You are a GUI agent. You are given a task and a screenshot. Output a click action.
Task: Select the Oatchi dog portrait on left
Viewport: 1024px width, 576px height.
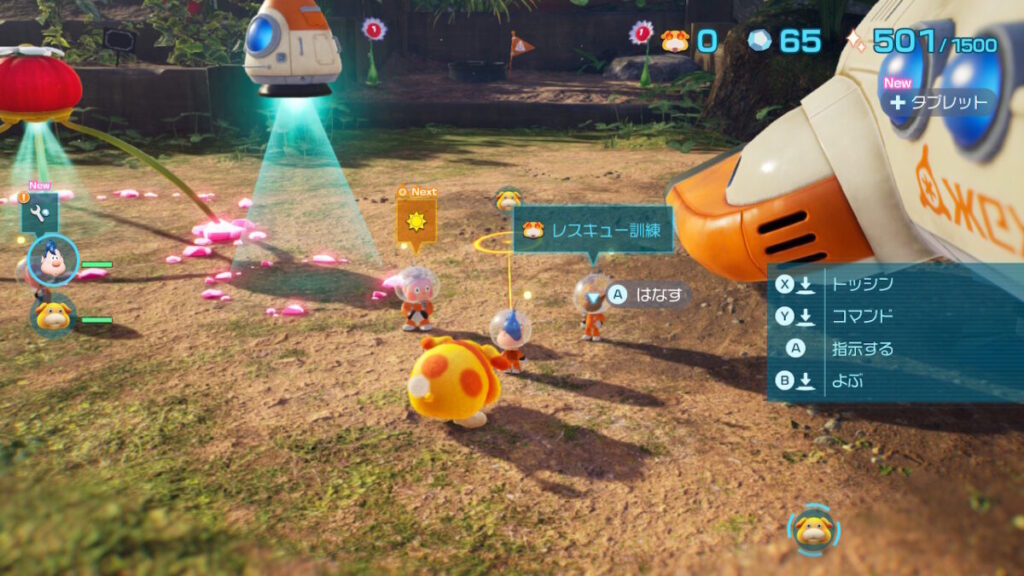(x=51, y=316)
